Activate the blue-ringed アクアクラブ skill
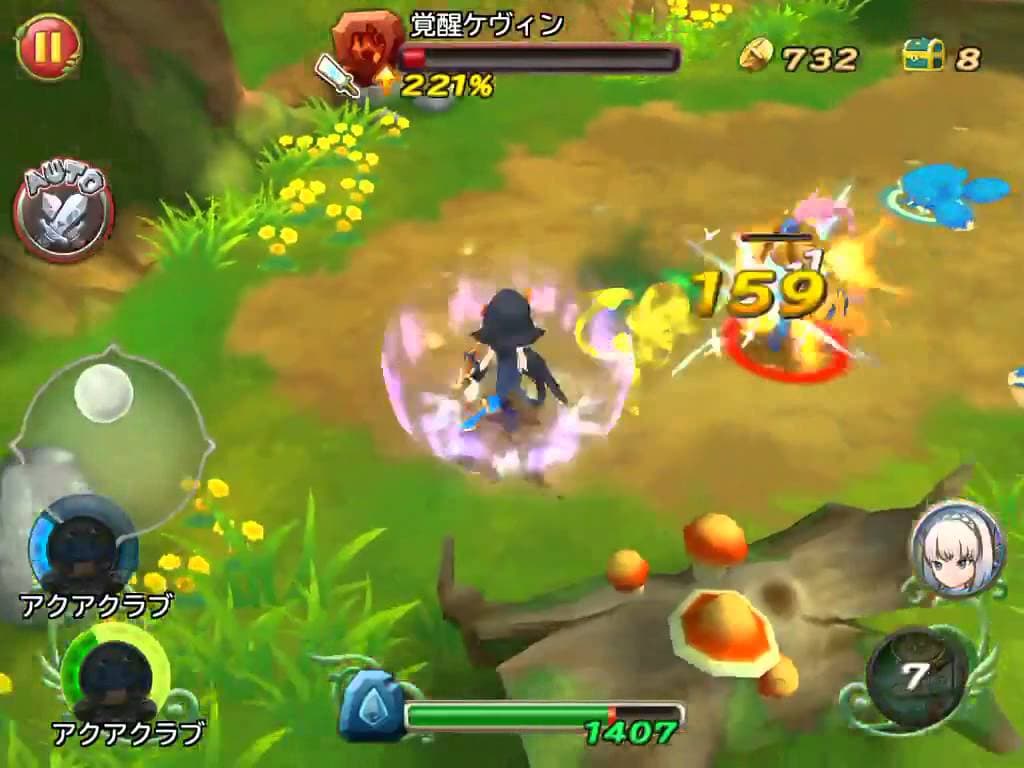Image resolution: width=1024 pixels, height=768 pixels. [83, 545]
